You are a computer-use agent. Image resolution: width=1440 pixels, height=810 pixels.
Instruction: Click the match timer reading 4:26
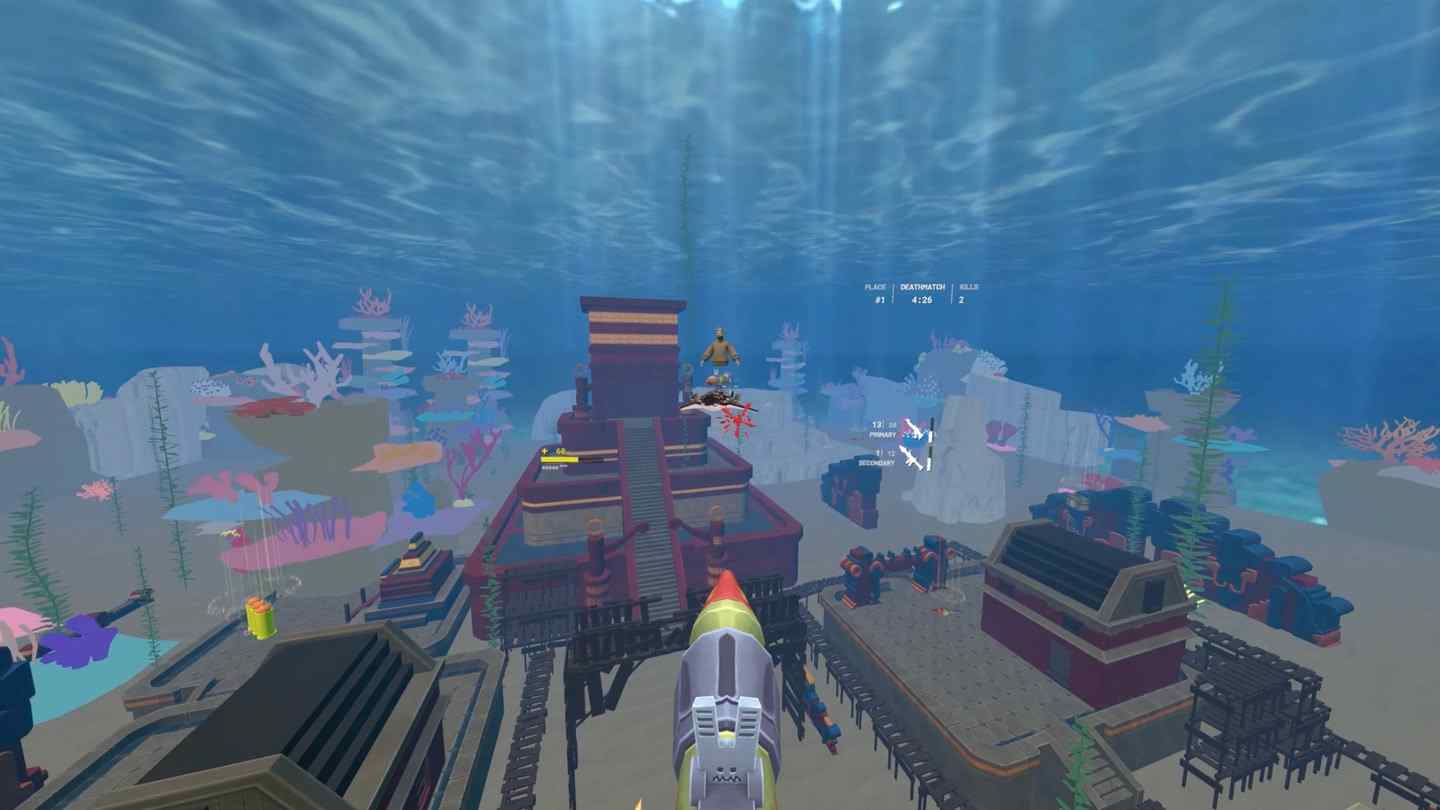coord(921,298)
